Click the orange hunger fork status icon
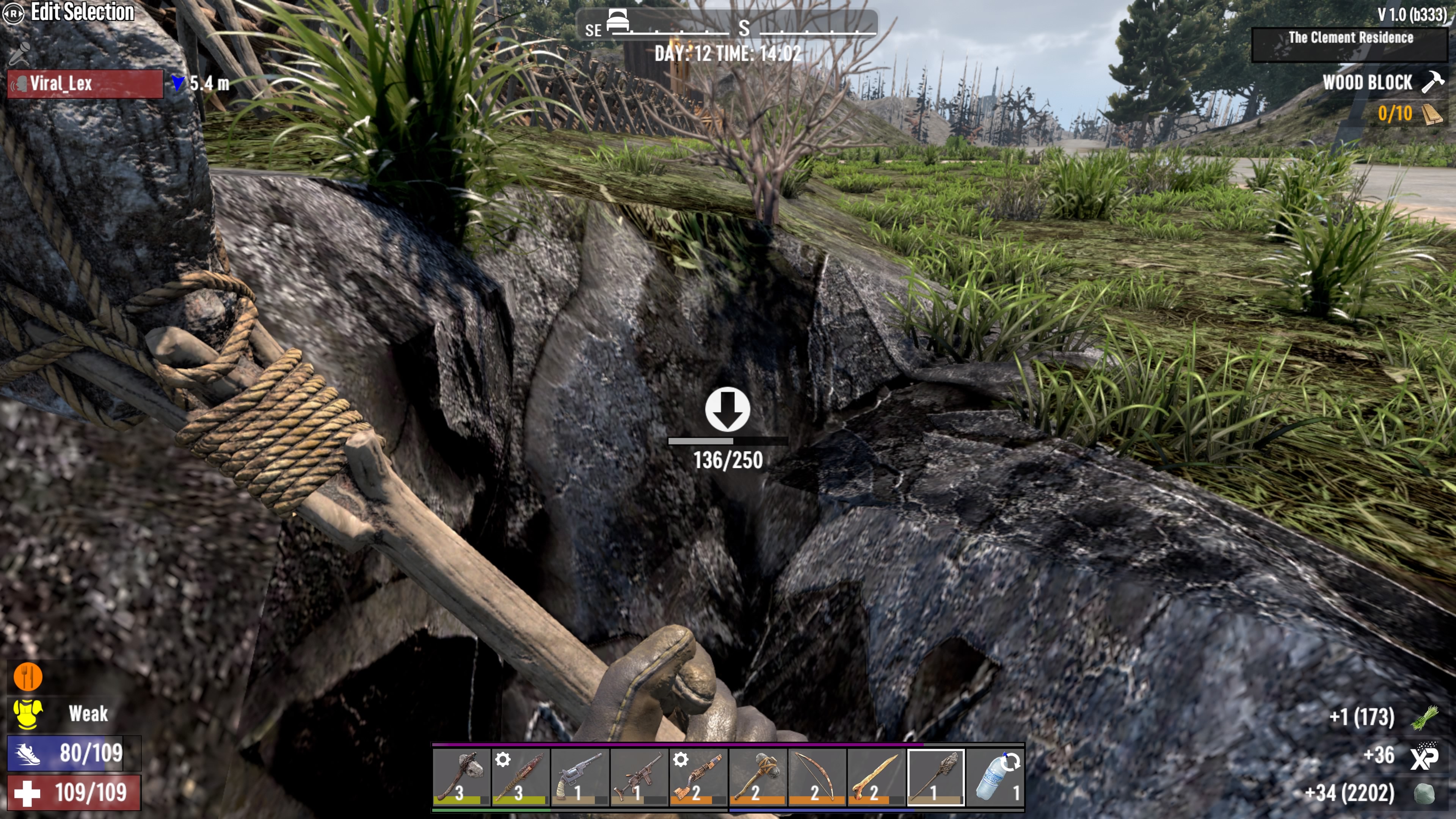Viewport: 1456px width, 819px height. (27, 676)
